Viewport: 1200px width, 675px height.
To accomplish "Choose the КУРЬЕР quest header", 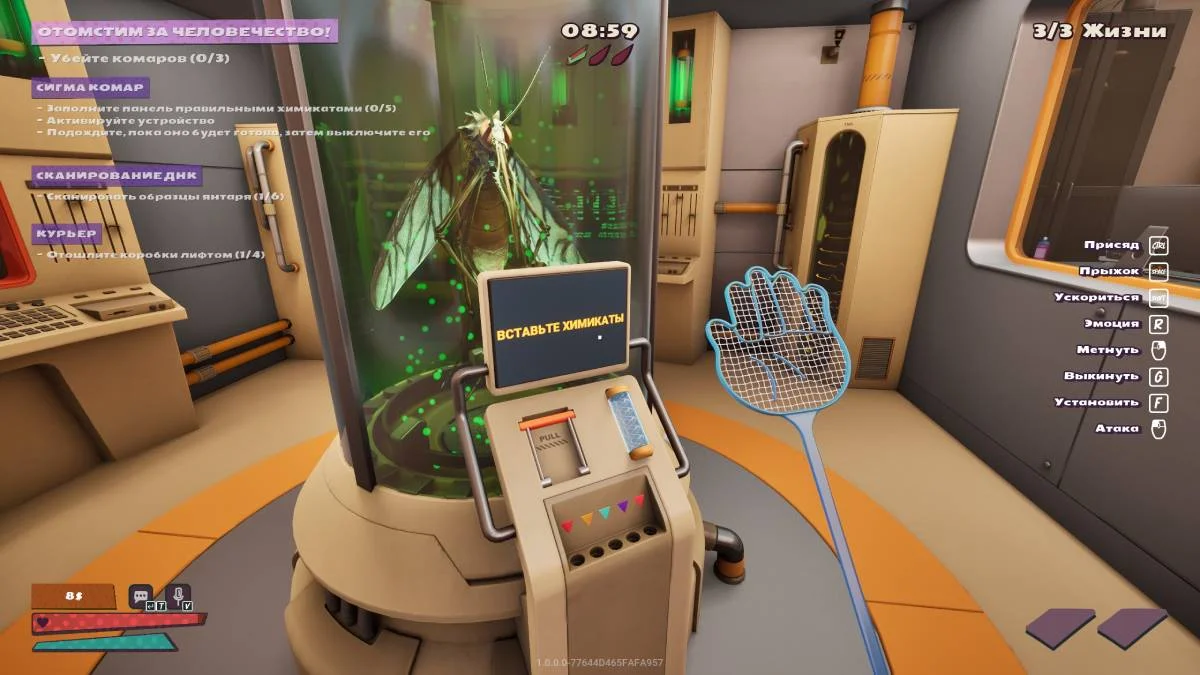I will [x=66, y=234].
